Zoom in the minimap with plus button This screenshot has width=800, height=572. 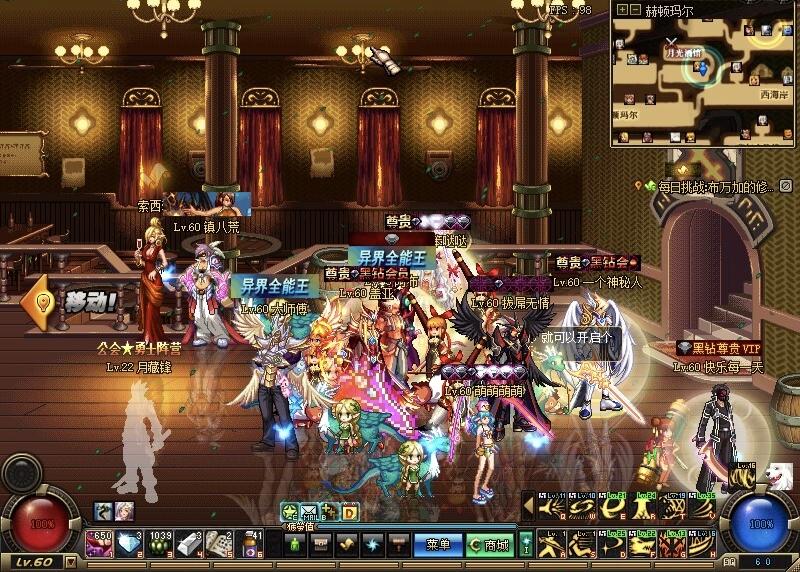pos(621,10)
